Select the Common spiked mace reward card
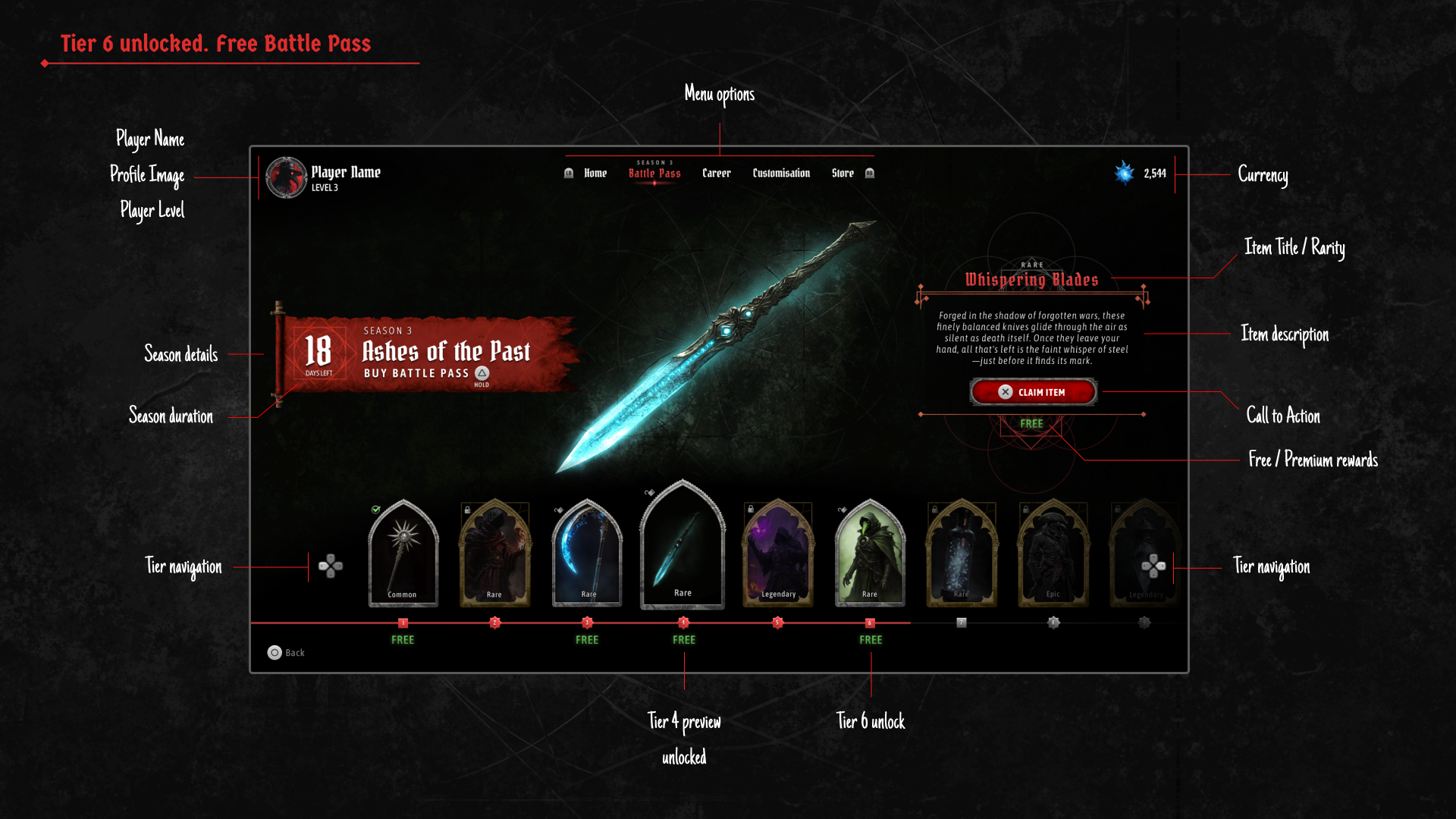The width and height of the screenshot is (1456, 819). pos(403,554)
